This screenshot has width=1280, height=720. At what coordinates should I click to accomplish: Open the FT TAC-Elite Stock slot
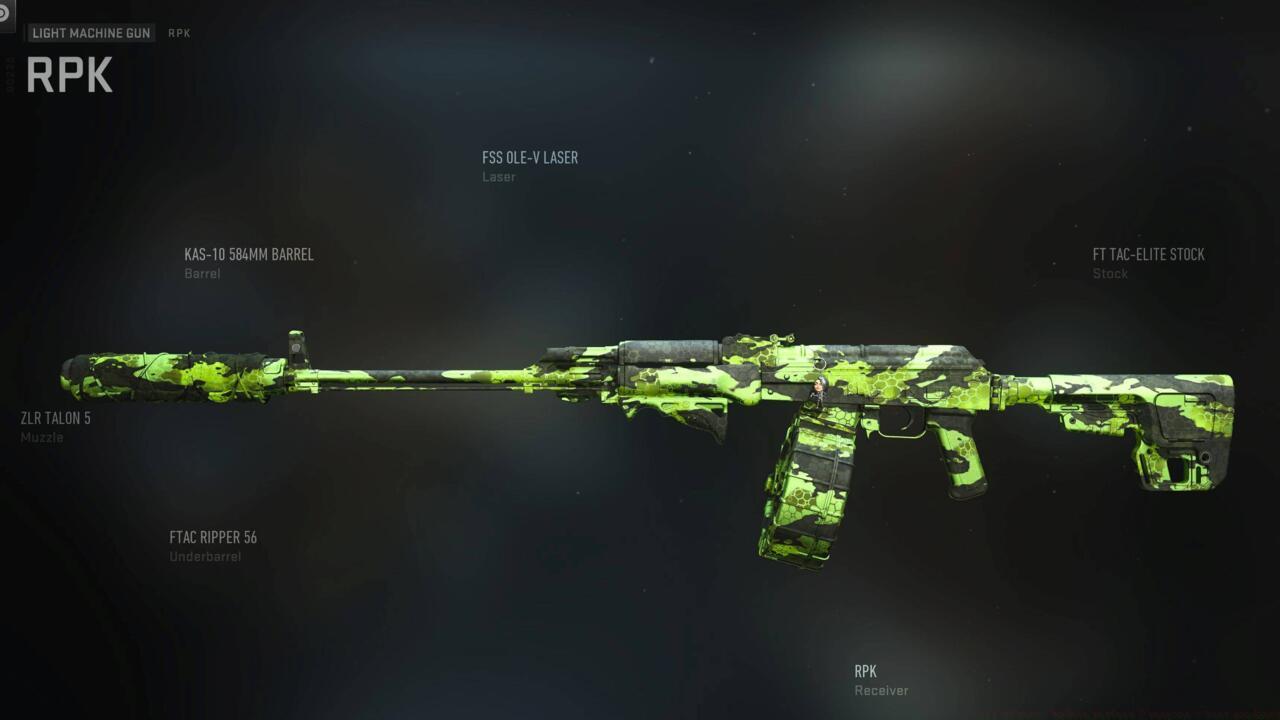click(x=1147, y=254)
